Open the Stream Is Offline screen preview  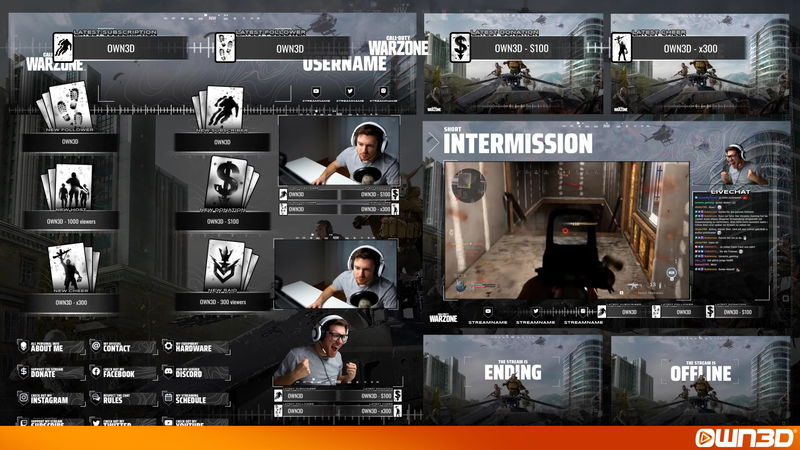pyautogui.click(x=700, y=374)
